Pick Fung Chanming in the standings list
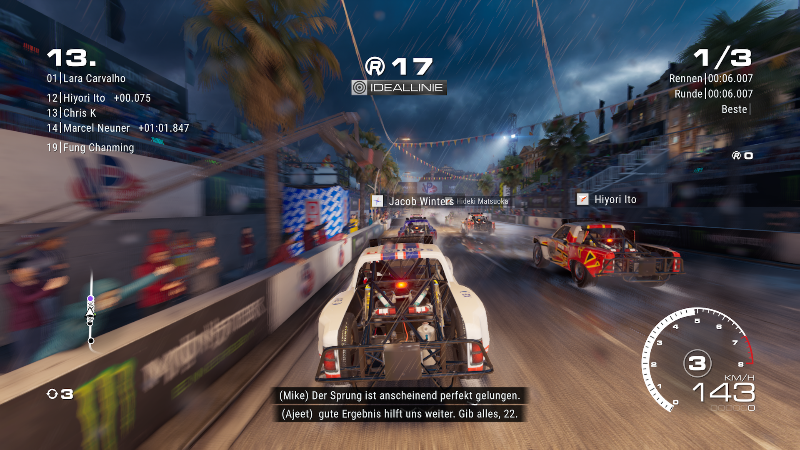The image size is (800, 450). [90, 148]
